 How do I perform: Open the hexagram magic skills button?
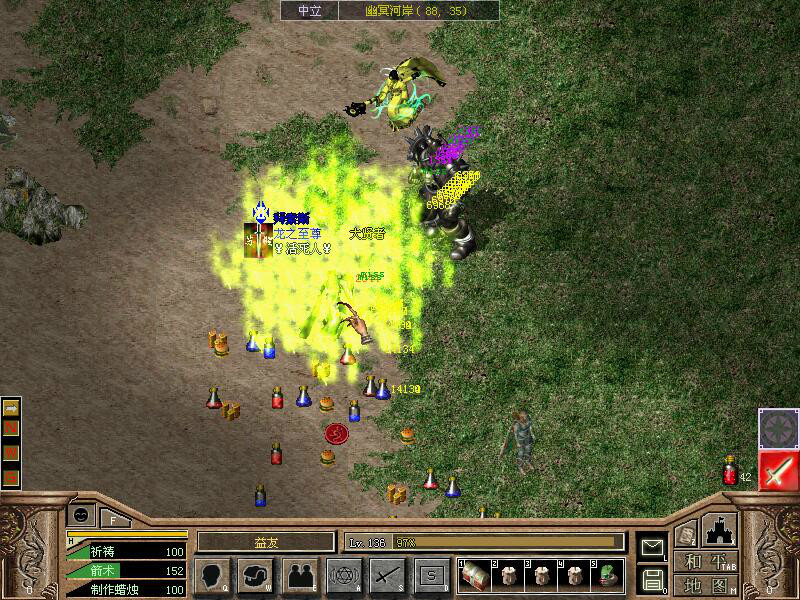coord(343,576)
